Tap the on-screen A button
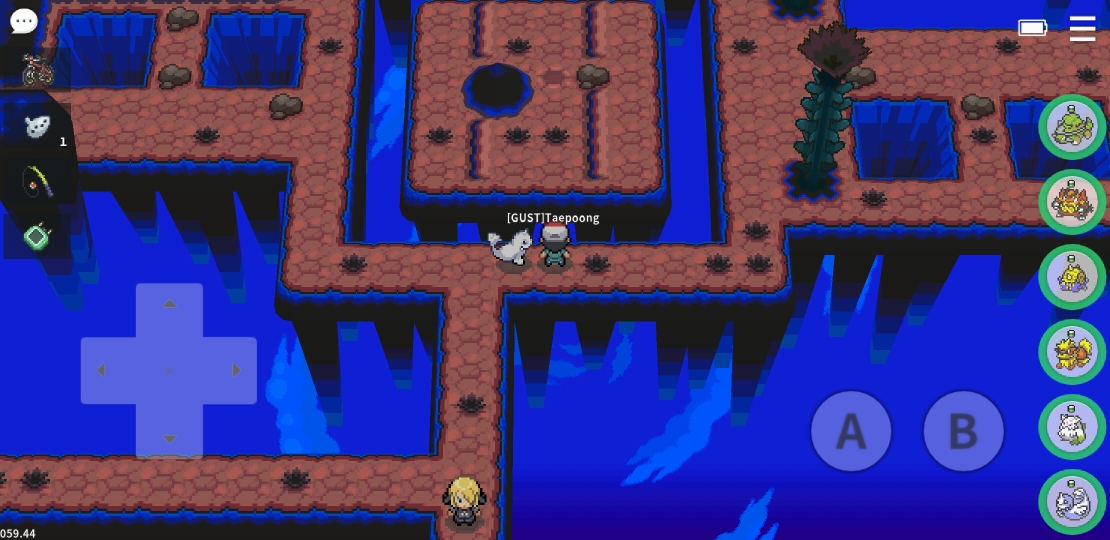The height and width of the screenshot is (540, 1110). [850, 431]
